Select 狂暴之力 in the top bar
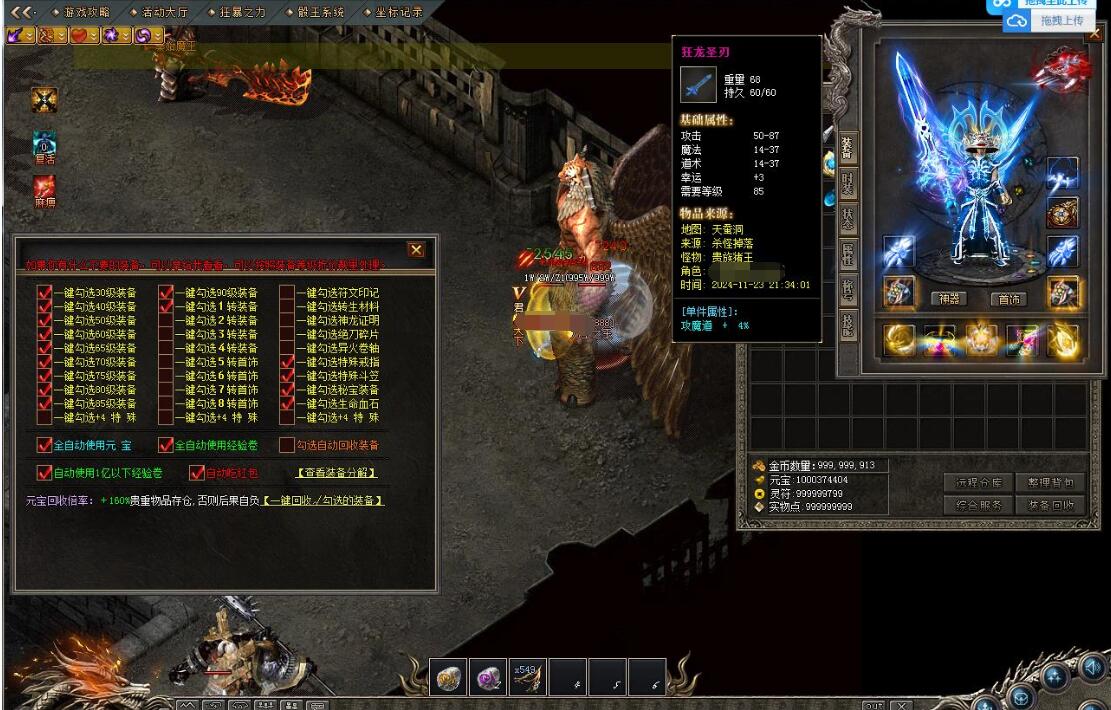This screenshot has height=710, width=1111. click(236, 12)
